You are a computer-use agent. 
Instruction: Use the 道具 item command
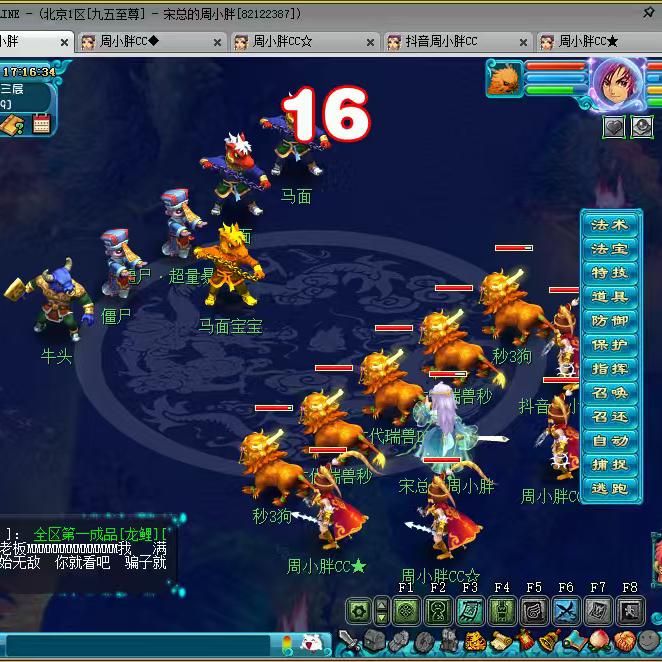tap(610, 297)
